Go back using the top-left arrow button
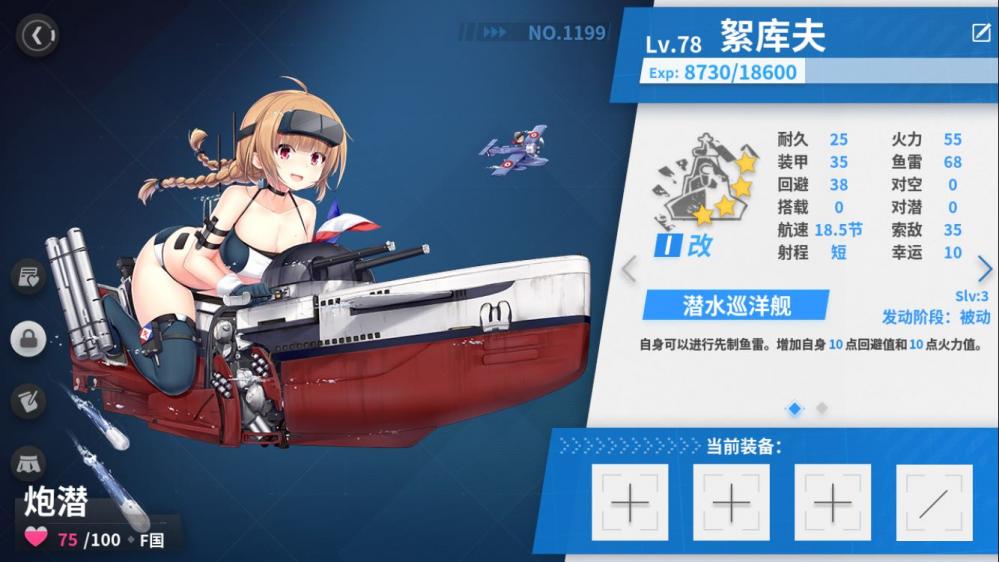The width and height of the screenshot is (999, 562). point(38,37)
